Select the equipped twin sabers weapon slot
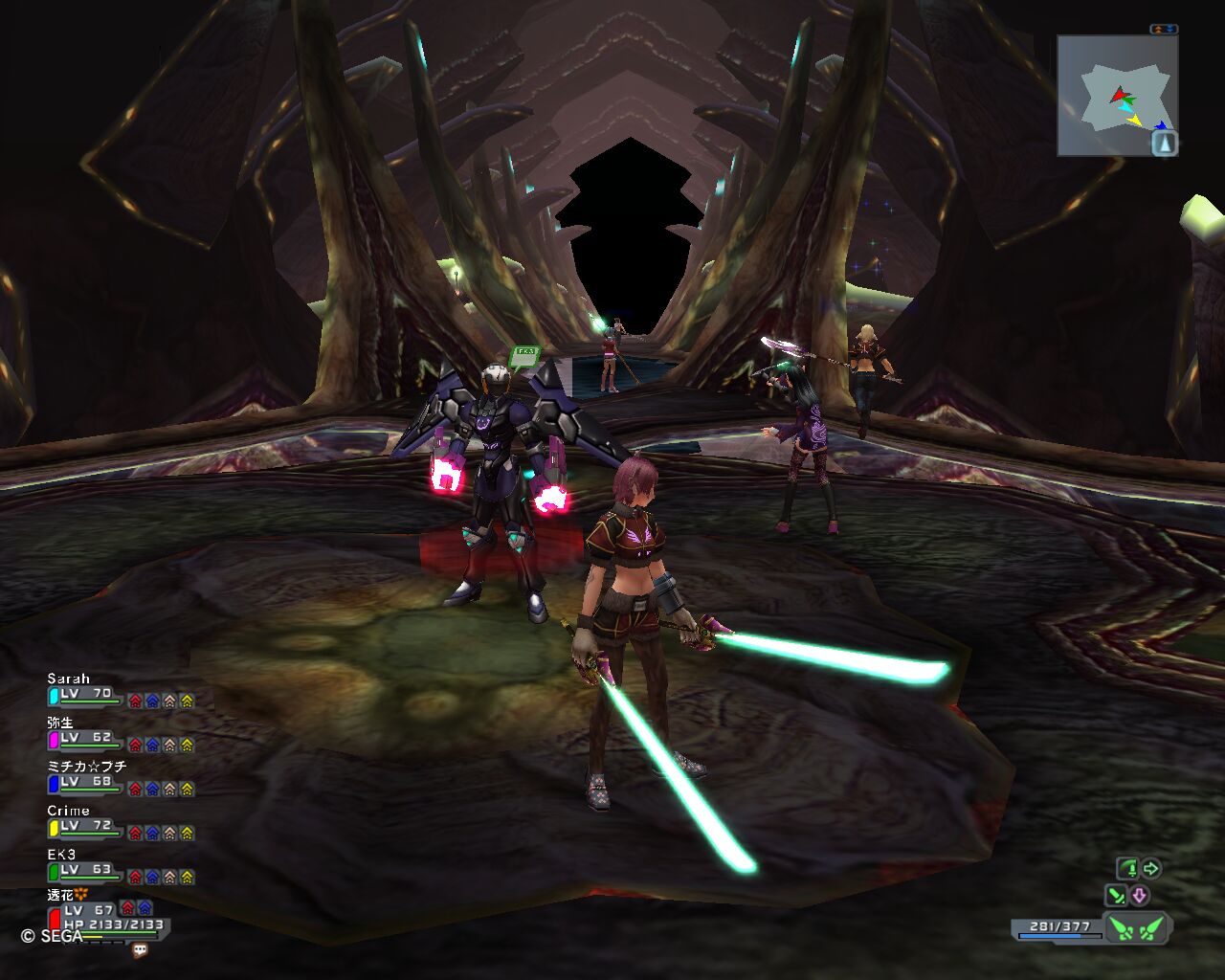The width and height of the screenshot is (1225, 980). [1137, 928]
